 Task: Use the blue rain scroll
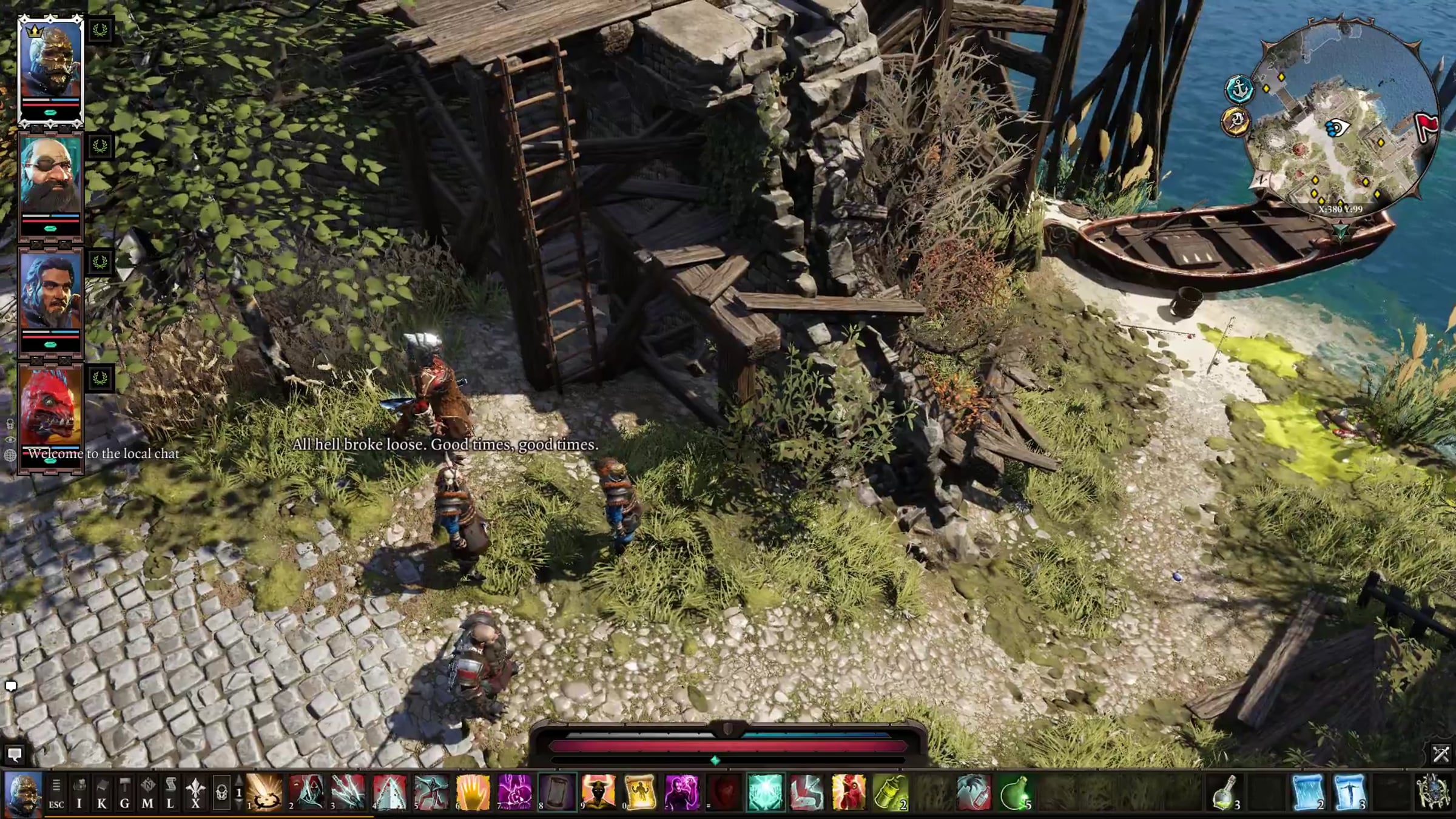click(1307, 793)
